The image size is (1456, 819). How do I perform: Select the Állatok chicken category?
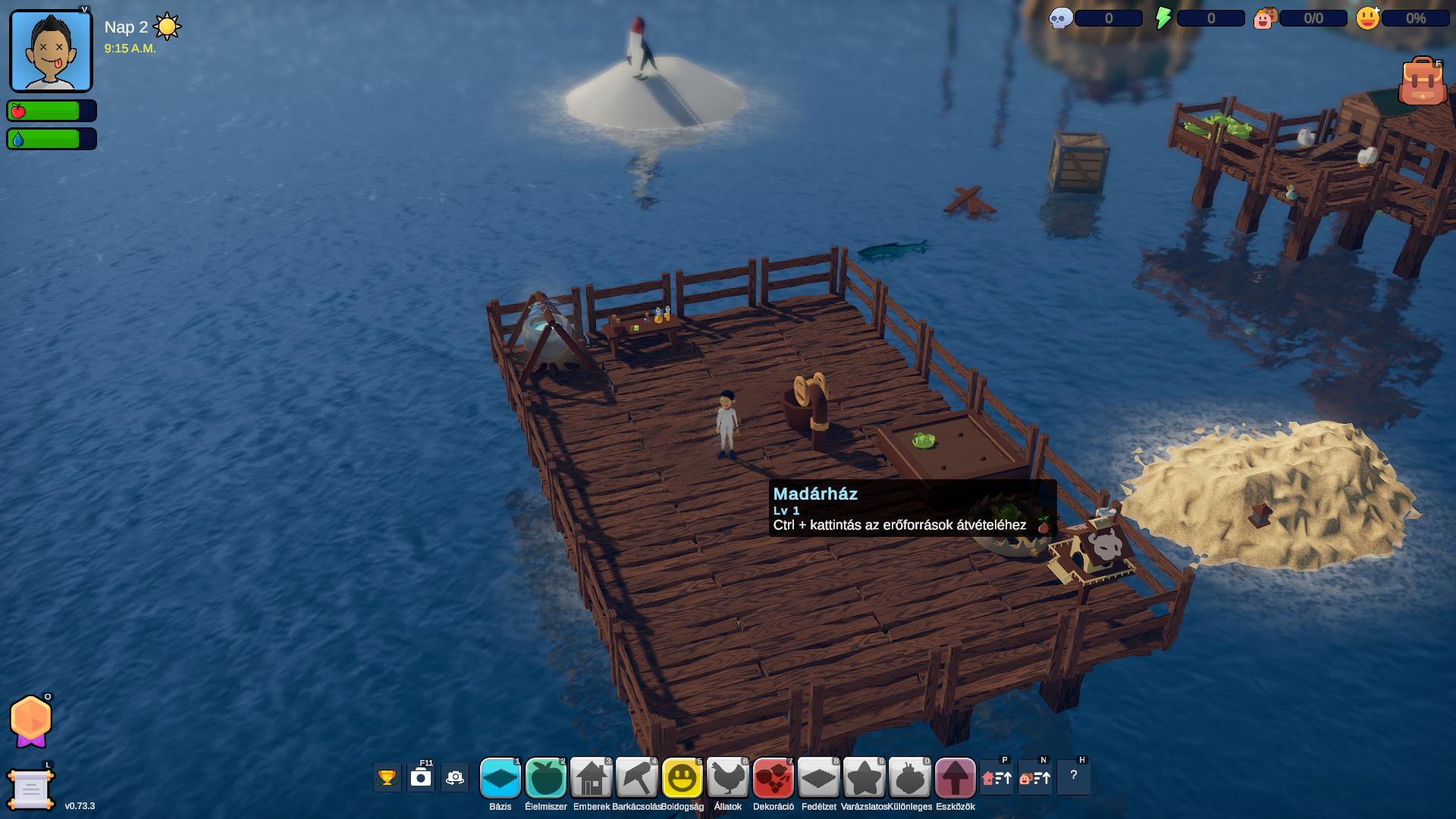[x=728, y=778]
